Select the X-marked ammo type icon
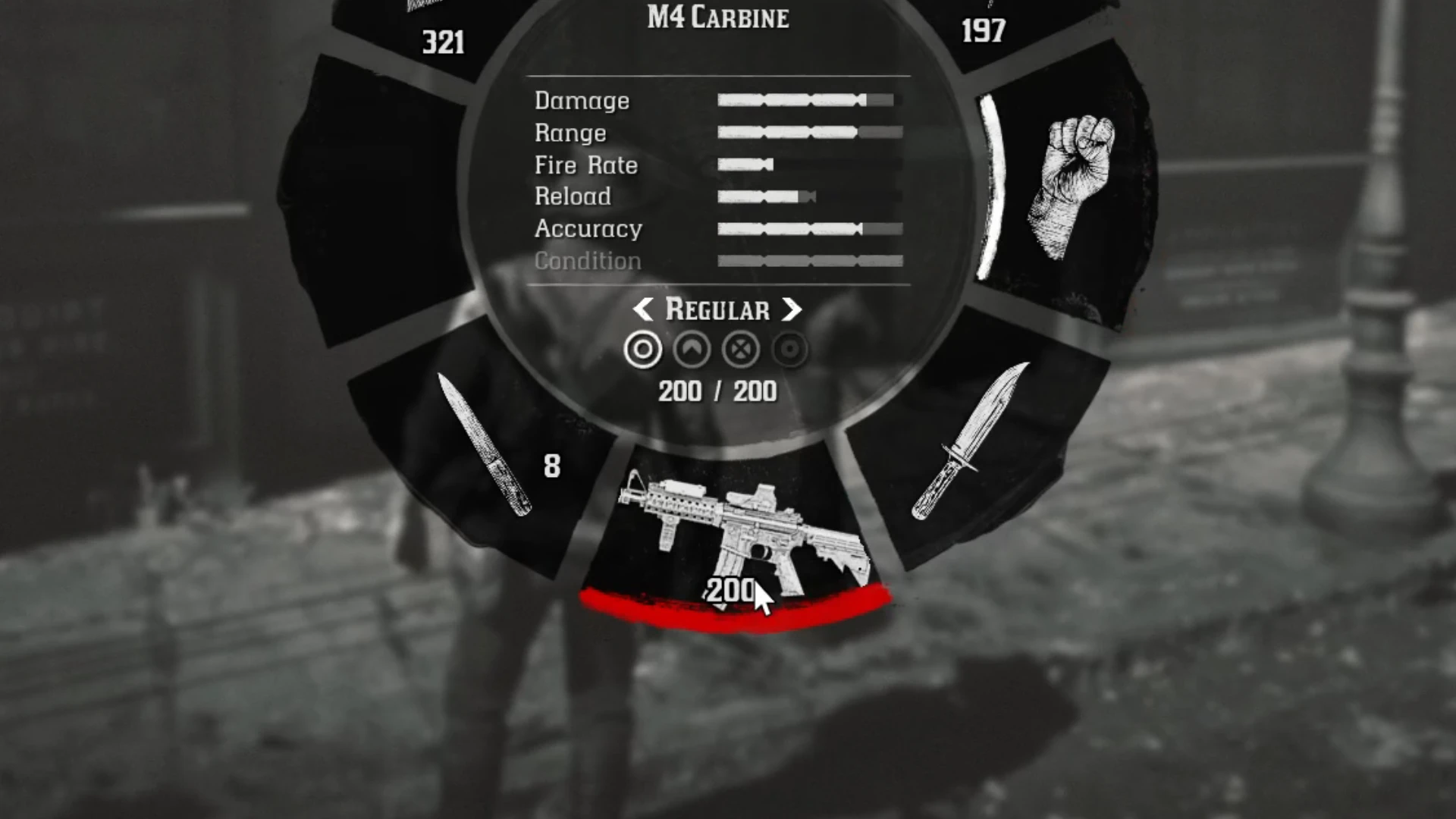 740,350
